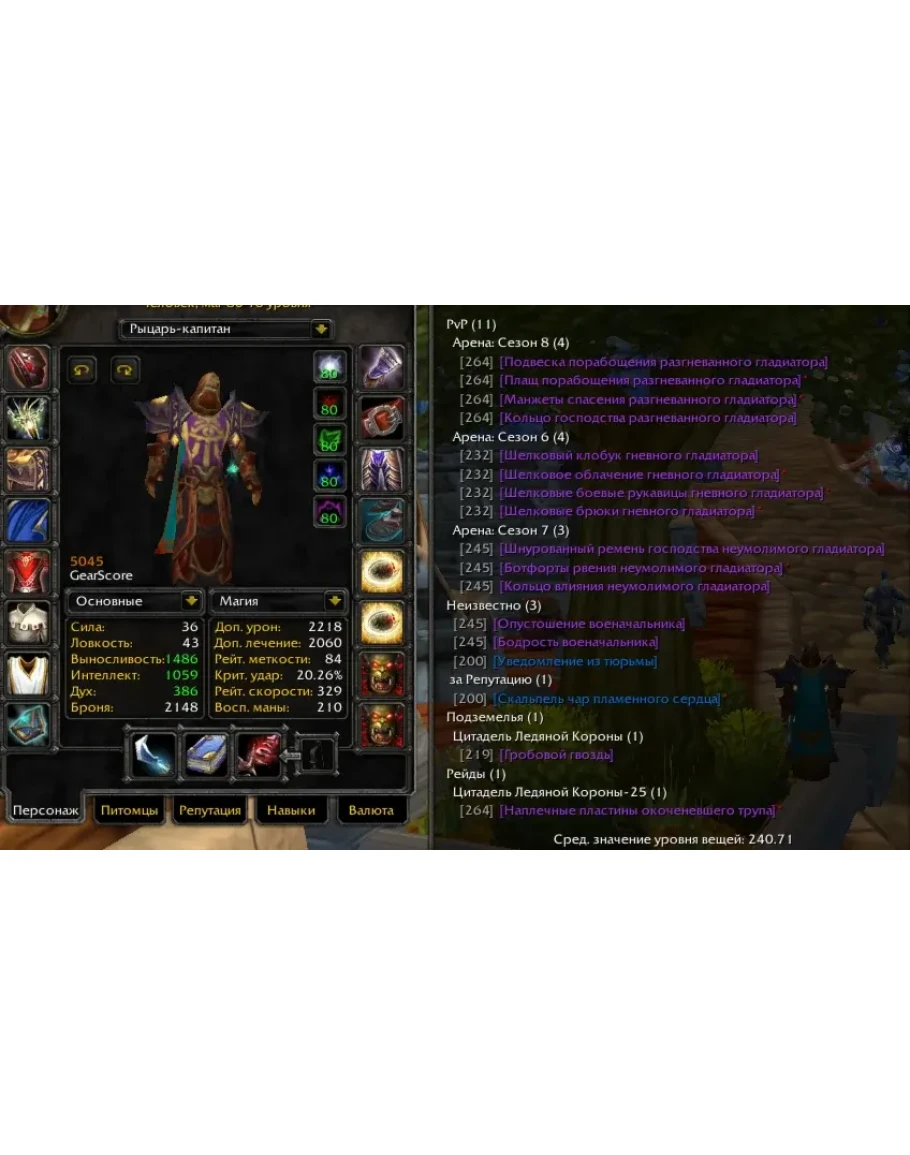Click the main-hand dagger weapon slot
Viewport: 910px width, 1155px height.
pos(154,755)
